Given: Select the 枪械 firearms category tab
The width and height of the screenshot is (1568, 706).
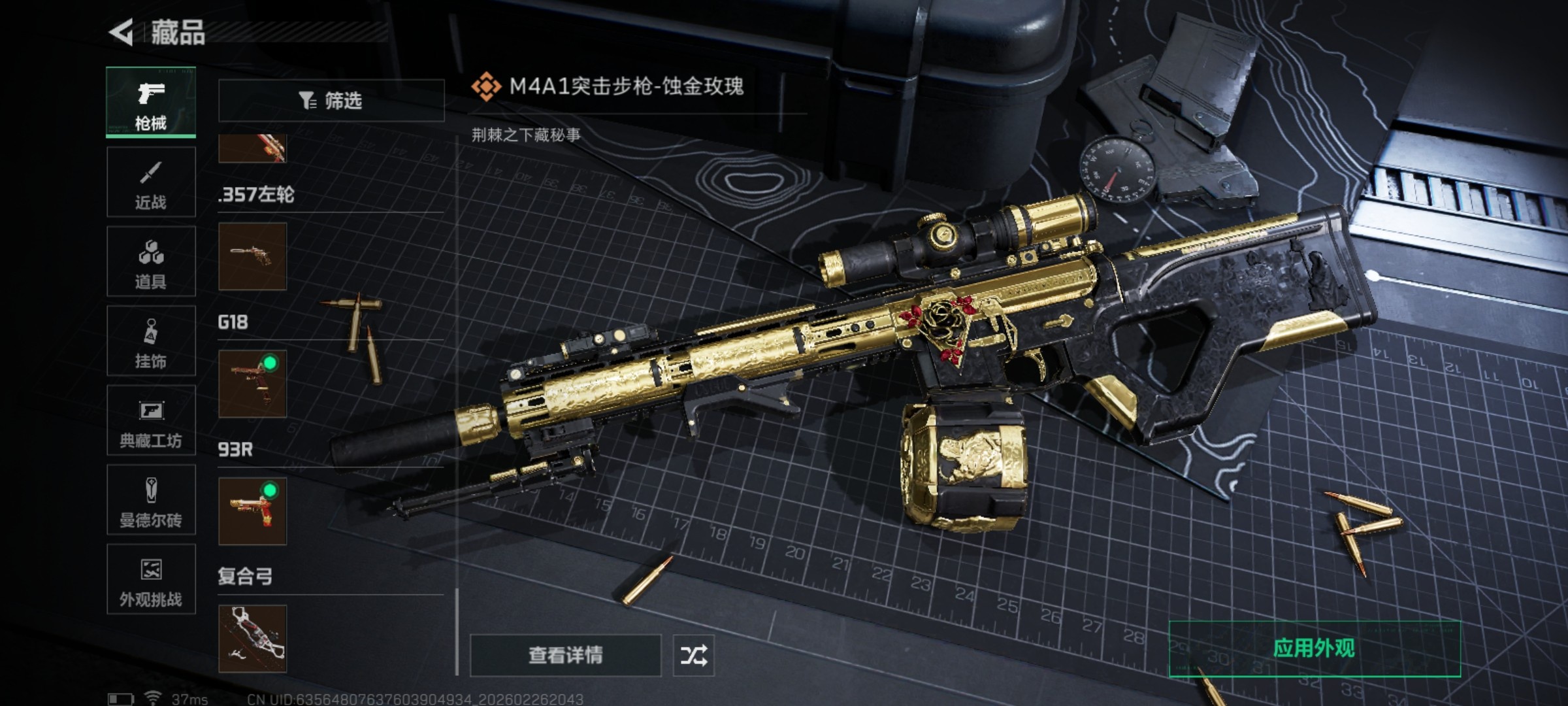Looking at the screenshot, I should 151,102.
